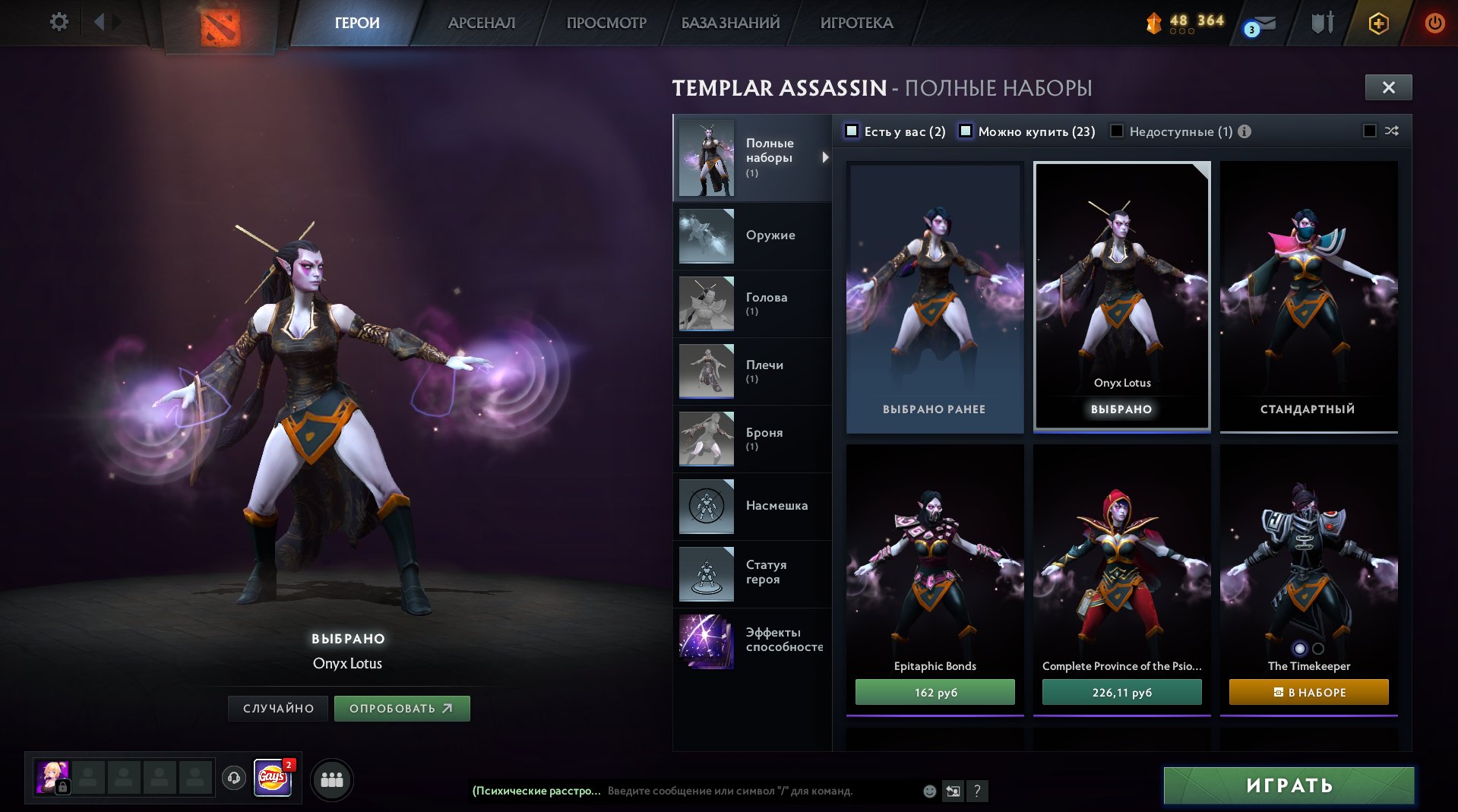Screen dimensions: 1458x812
Task: Buy Epitaphic Bonds for 162 руб
Action: point(935,692)
